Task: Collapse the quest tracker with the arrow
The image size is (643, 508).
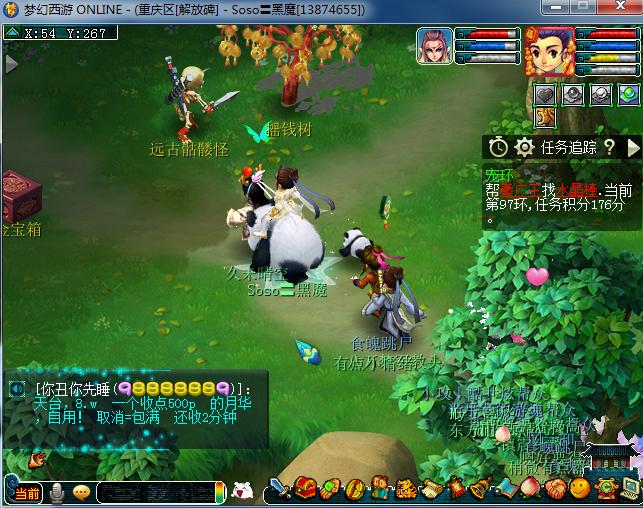Action: click(633, 147)
